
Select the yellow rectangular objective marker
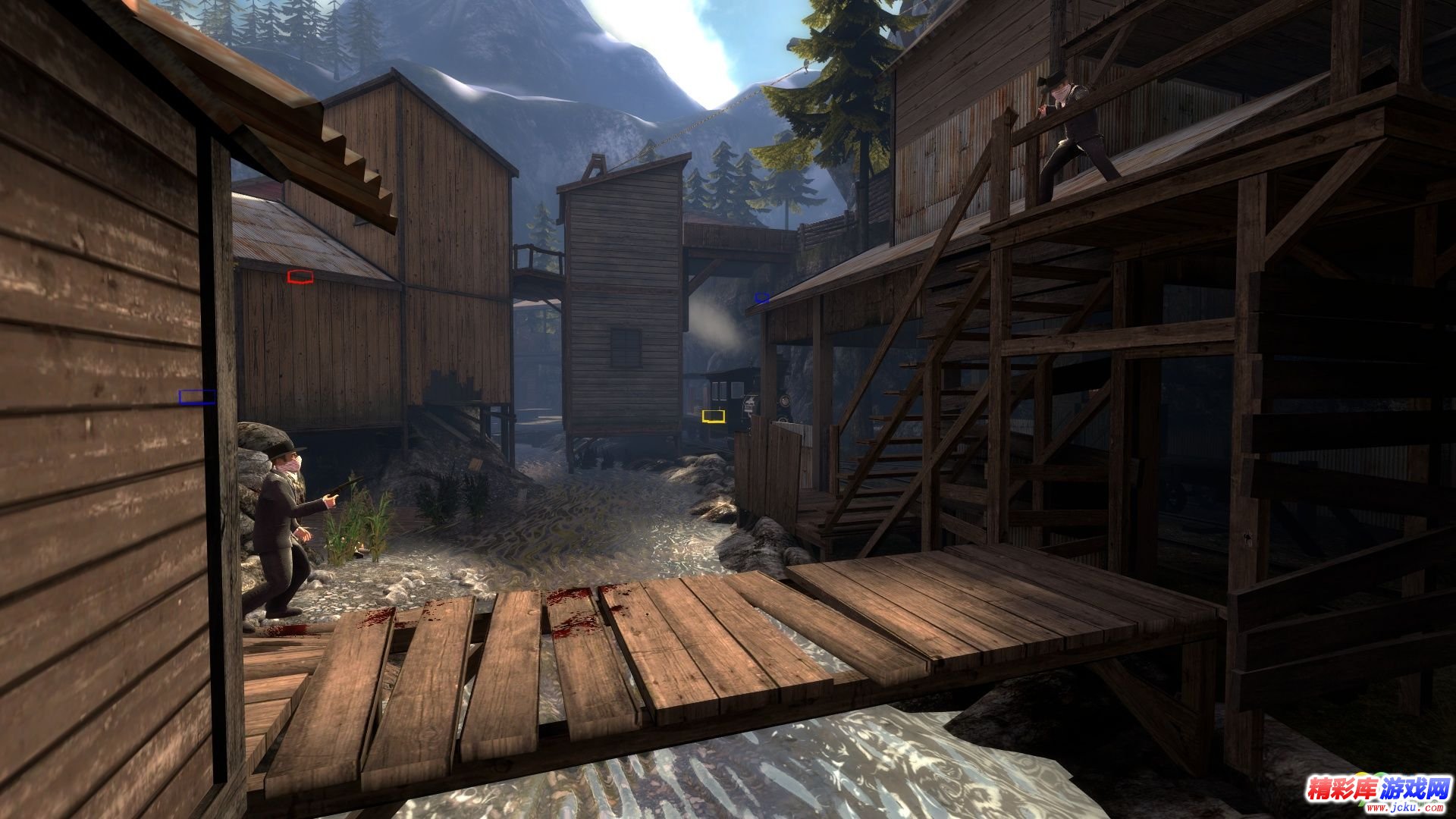click(x=713, y=416)
